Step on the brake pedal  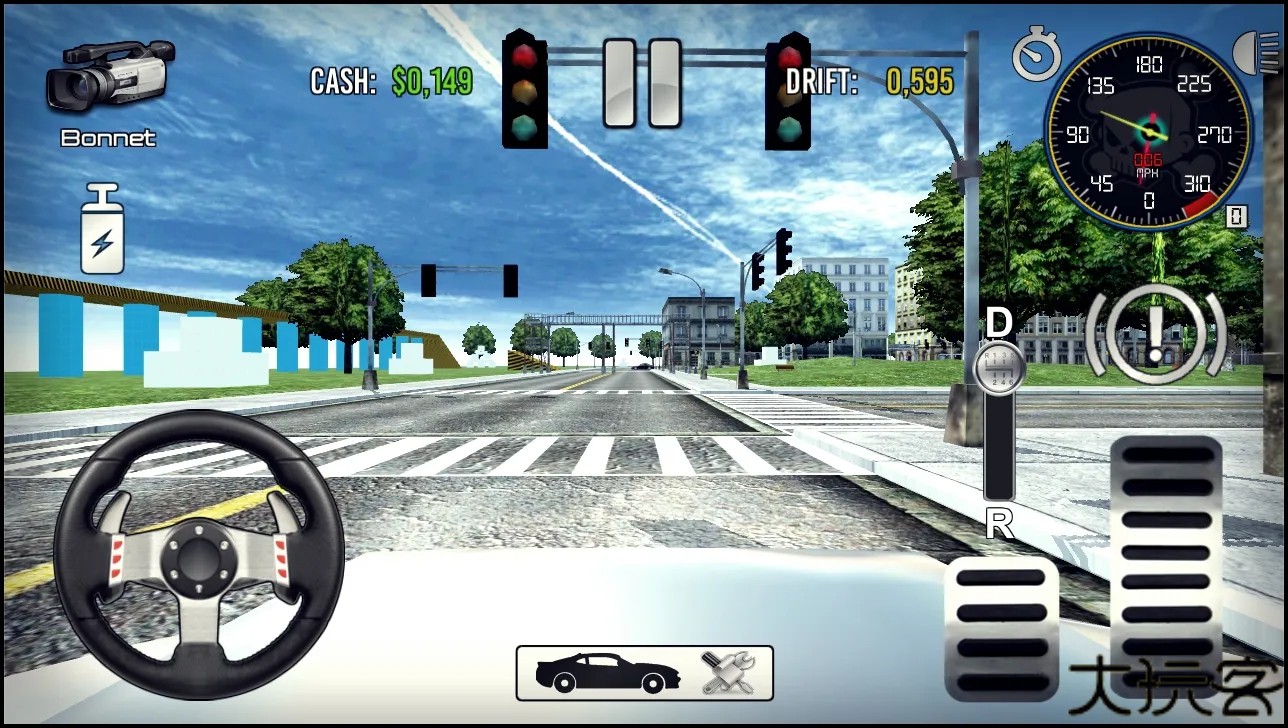tap(1001, 629)
